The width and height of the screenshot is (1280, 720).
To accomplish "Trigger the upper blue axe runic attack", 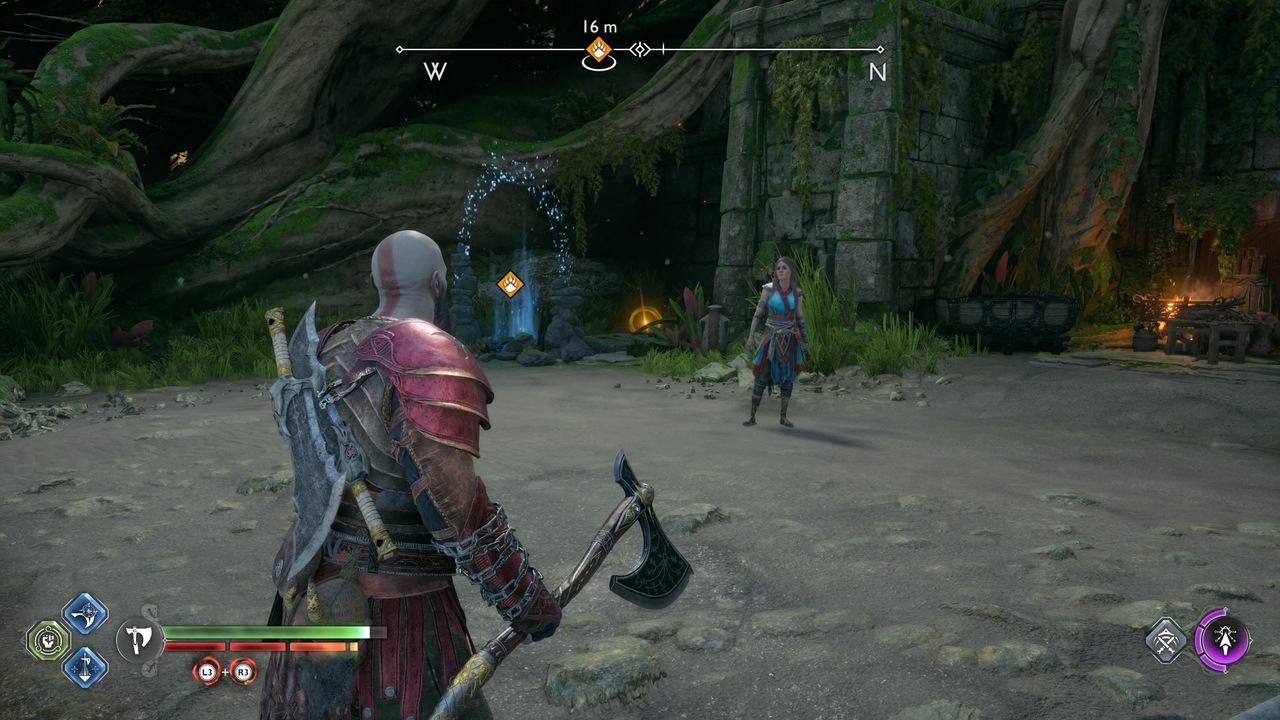I will click(85, 613).
